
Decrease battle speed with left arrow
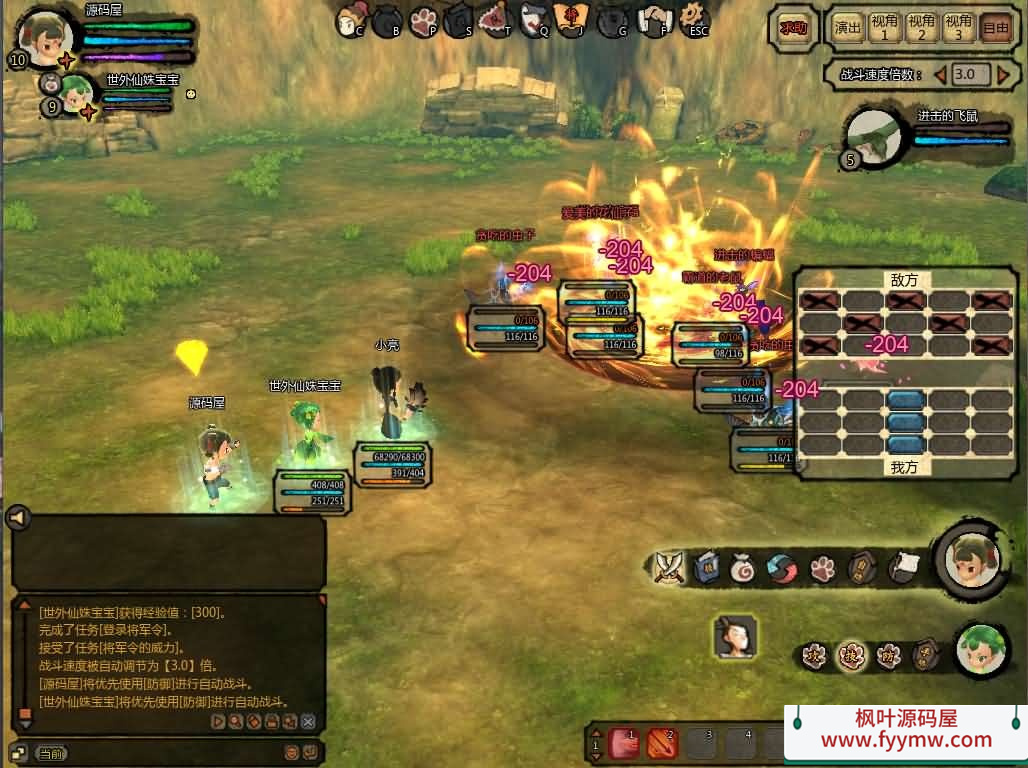click(x=940, y=74)
